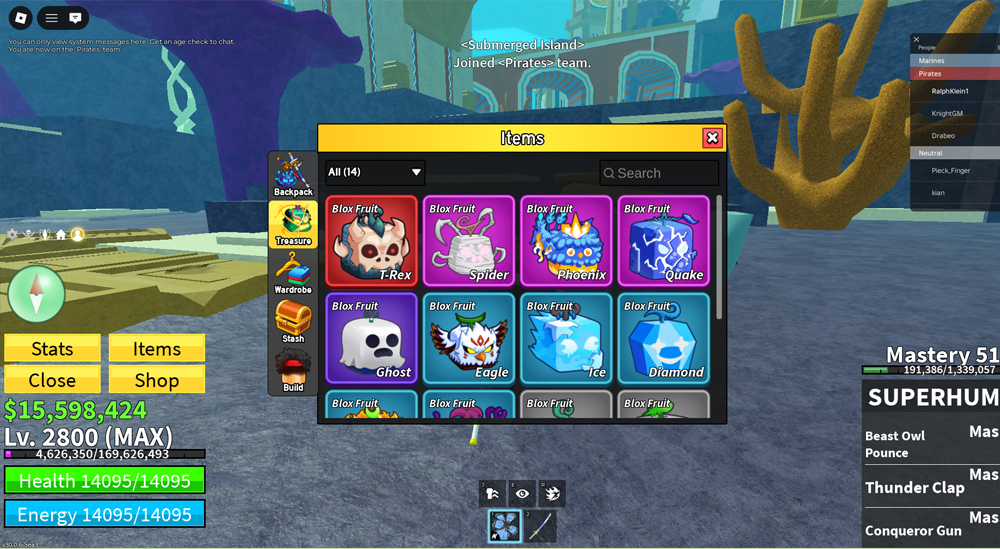Open the Shop menu
Viewport: 1000px width, 549px height.
[x=157, y=380]
